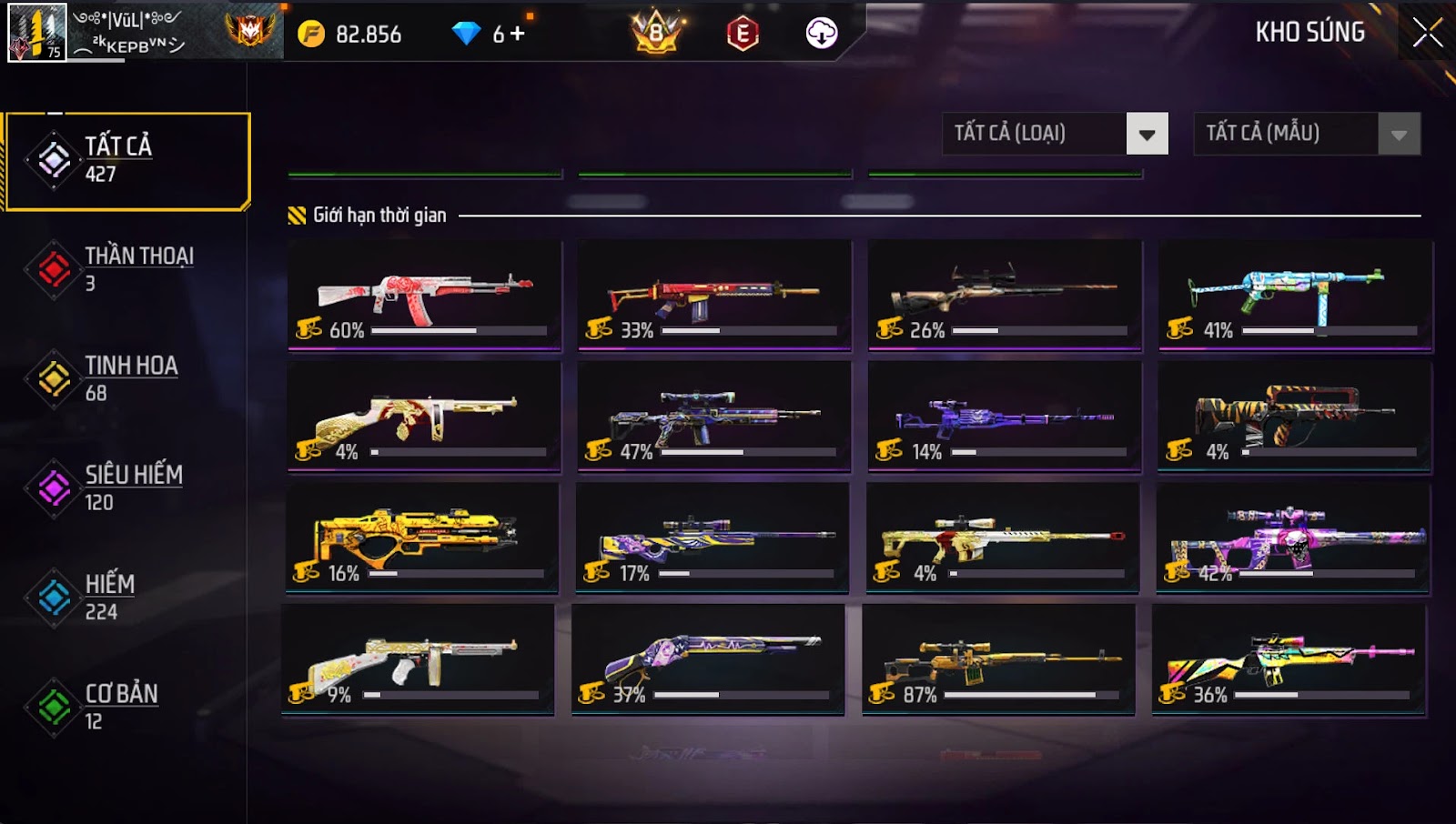
Task: Choose the blue MP40 skin at 41%
Action: click(1295, 295)
